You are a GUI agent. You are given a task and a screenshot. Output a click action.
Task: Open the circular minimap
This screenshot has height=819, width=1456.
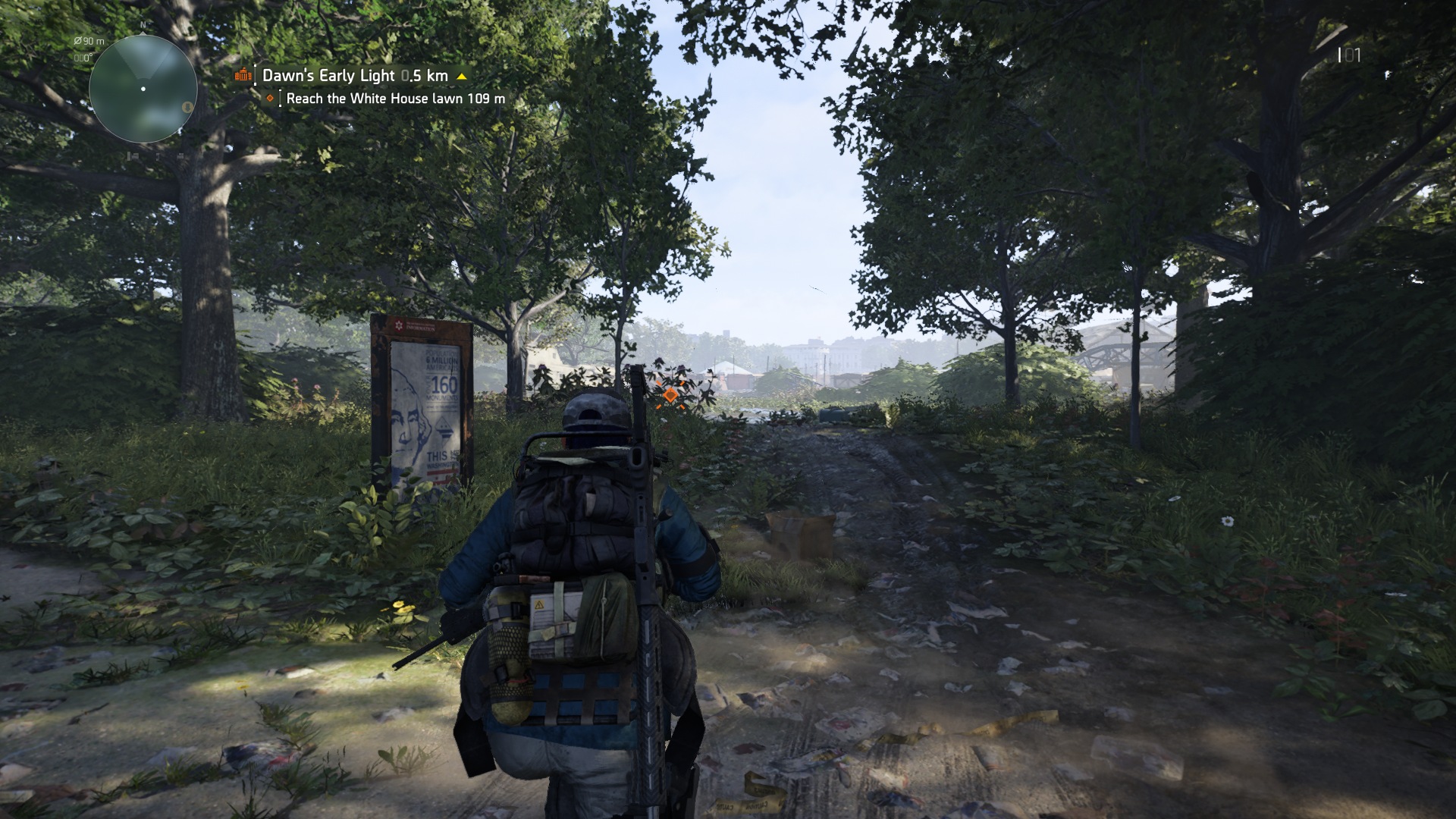(143, 89)
